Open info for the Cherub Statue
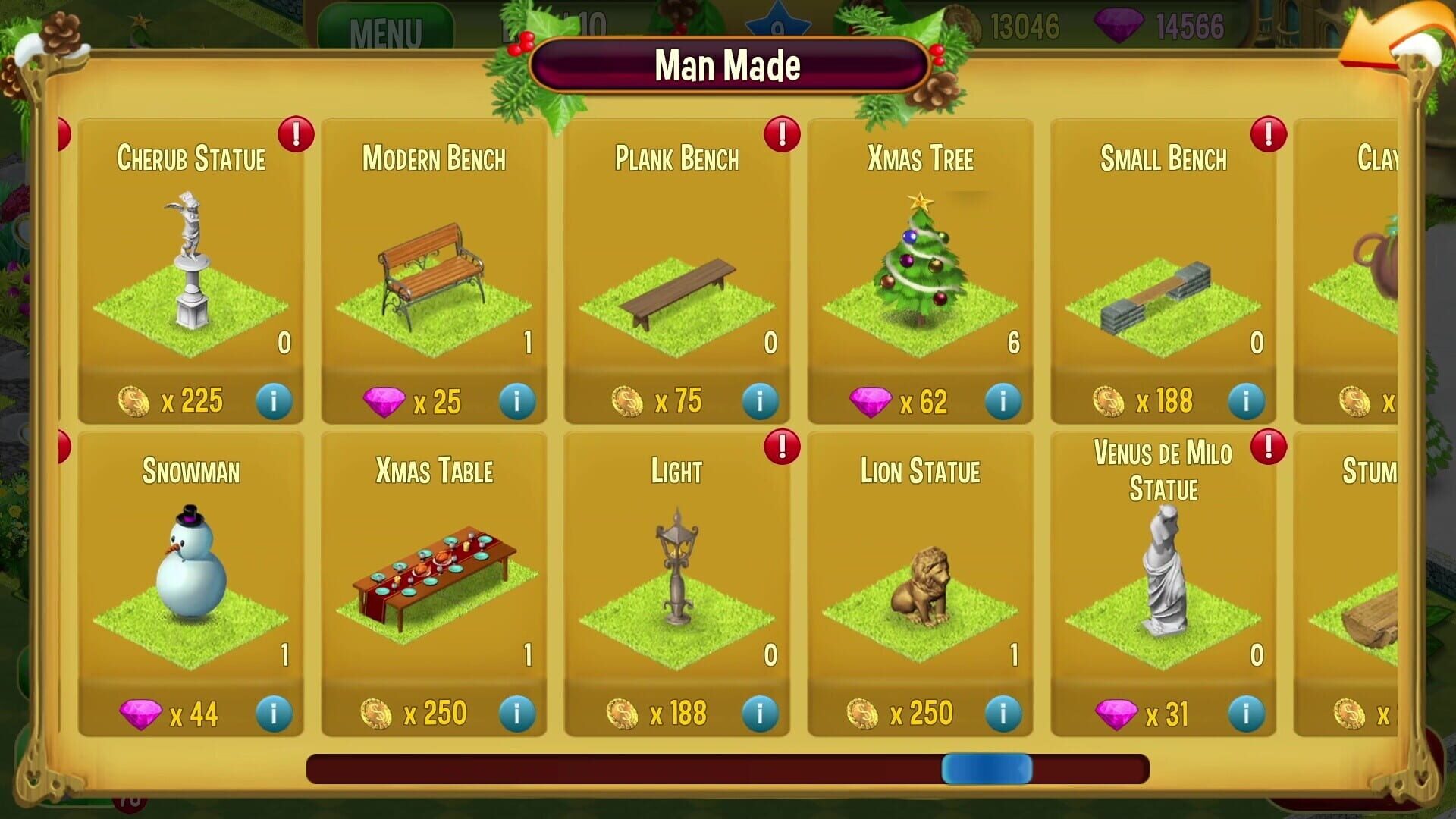The image size is (1456, 819). point(273,402)
